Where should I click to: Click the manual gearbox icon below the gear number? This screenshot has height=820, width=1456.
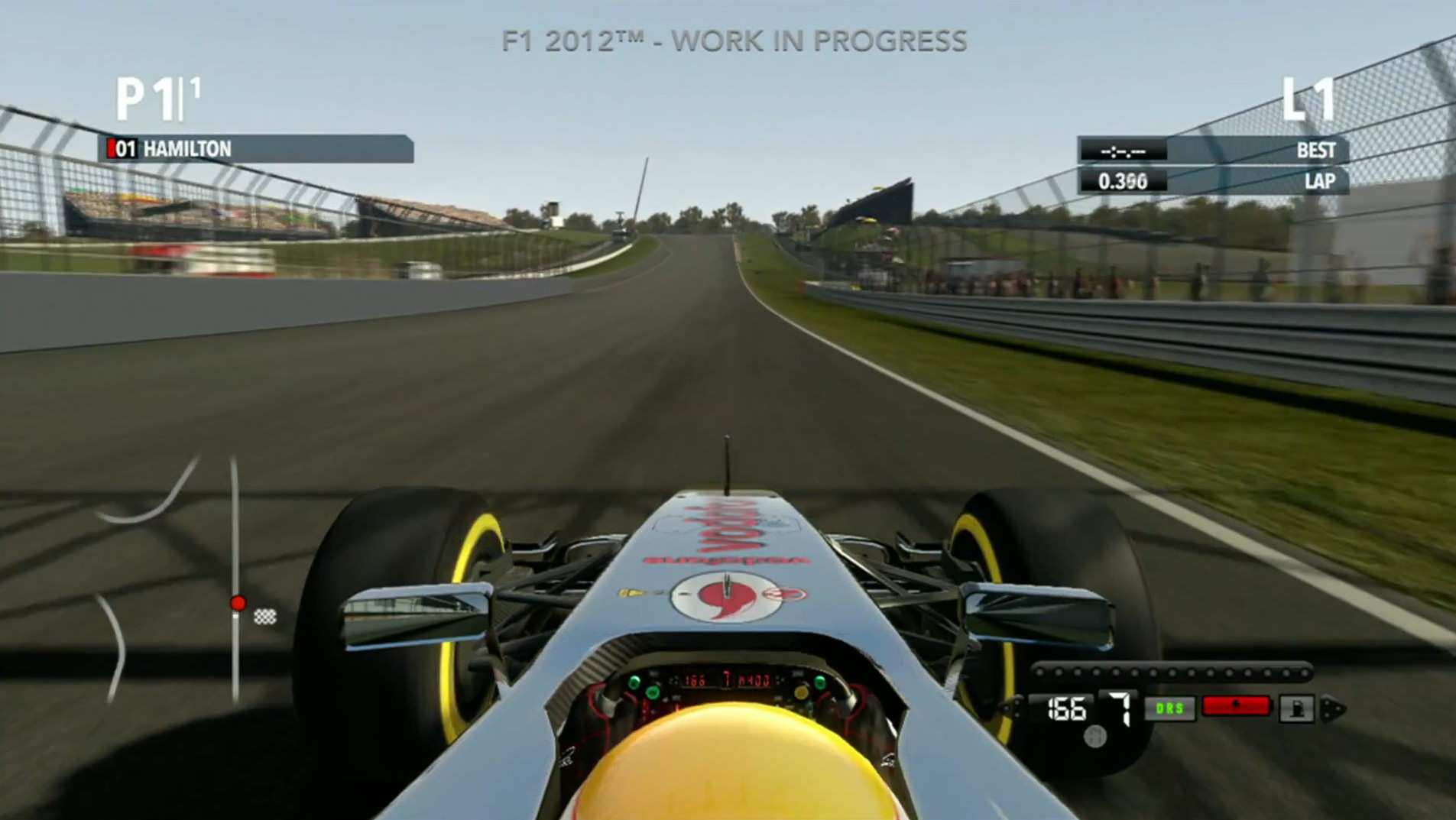tap(1096, 736)
